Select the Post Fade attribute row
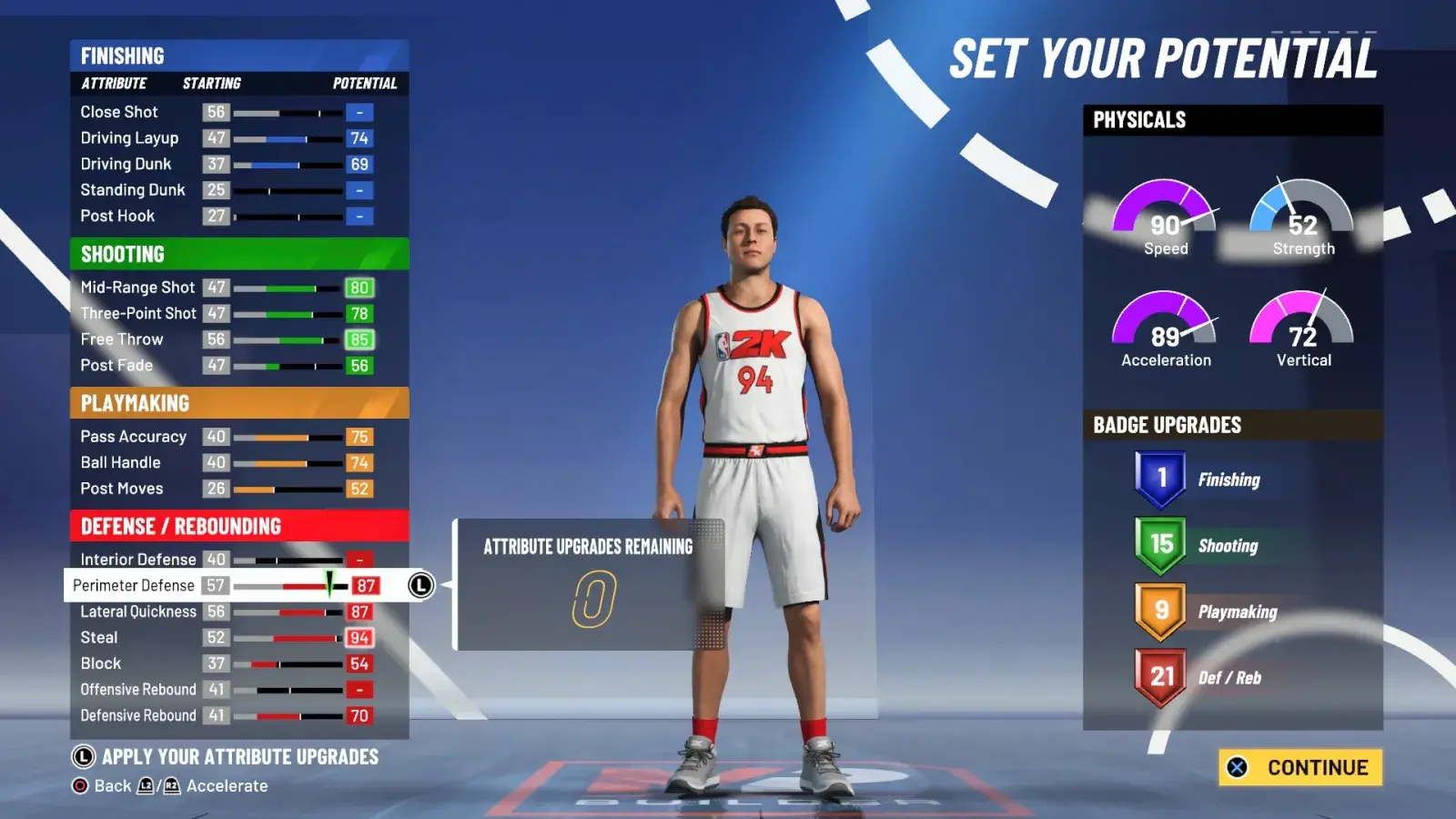The image size is (1456, 819). tap(227, 366)
